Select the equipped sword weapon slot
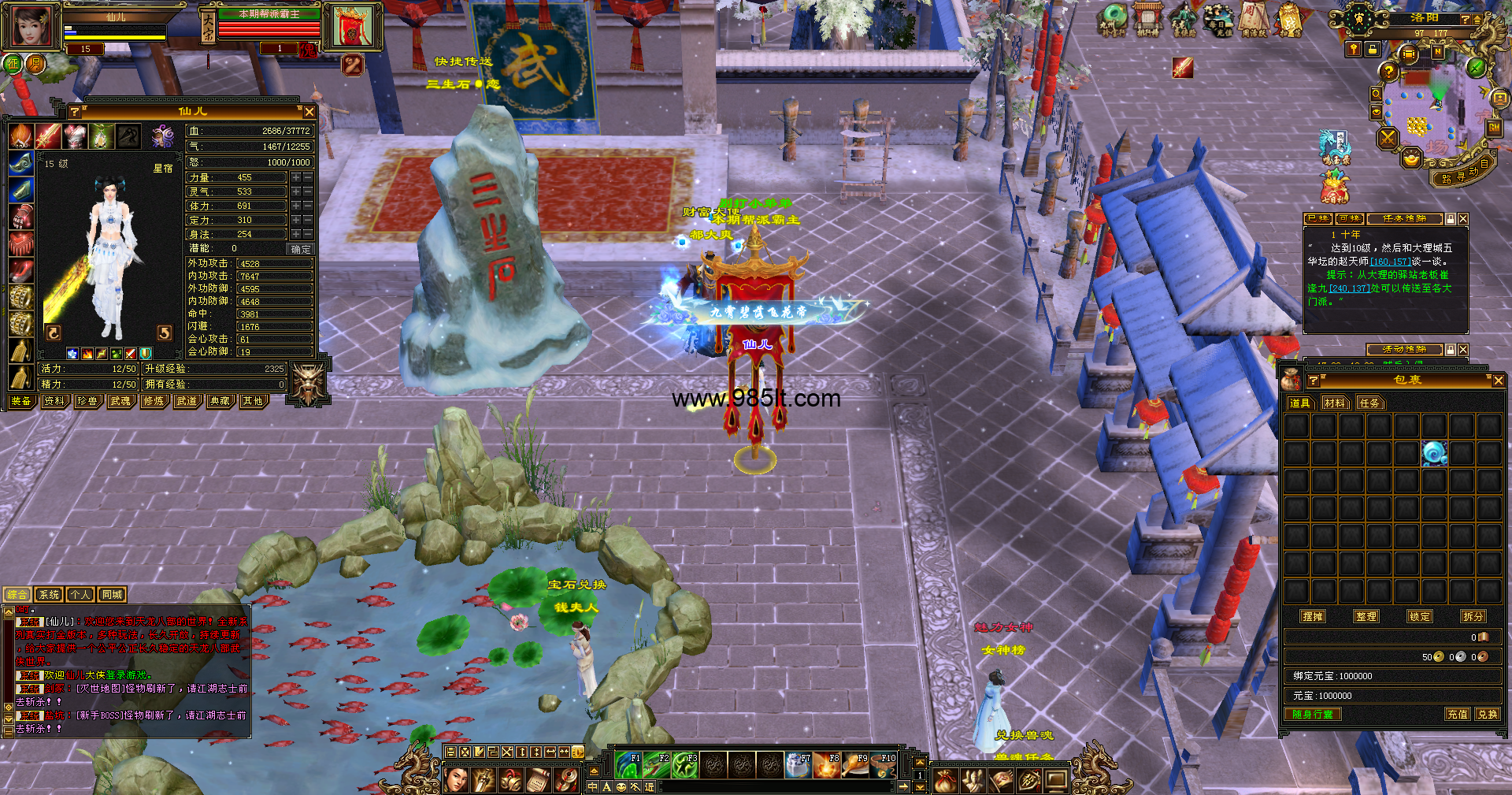This screenshot has width=1512, height=795. coord(48,136)
